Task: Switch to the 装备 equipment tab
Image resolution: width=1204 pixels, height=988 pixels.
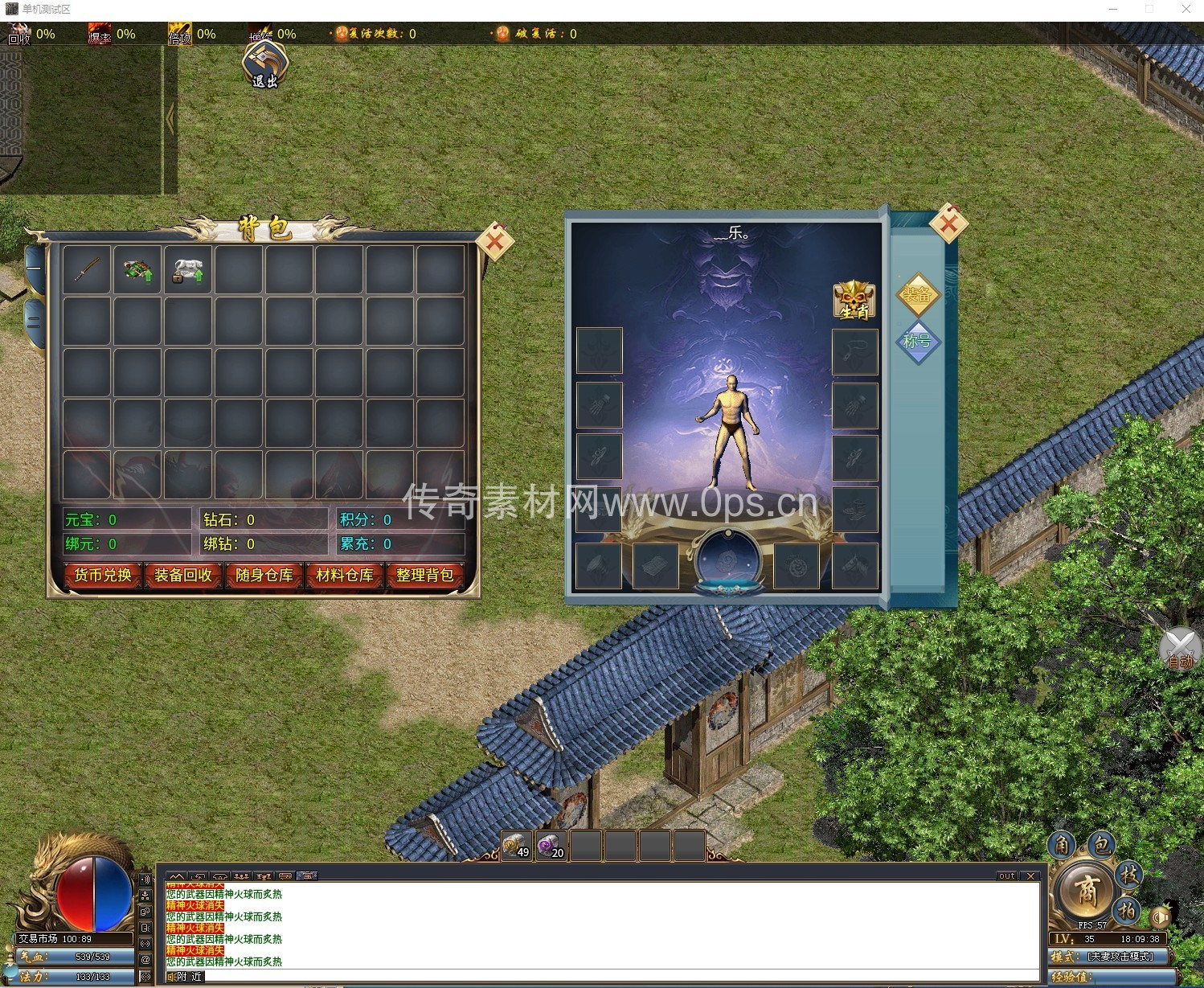Action: point(918,294)
